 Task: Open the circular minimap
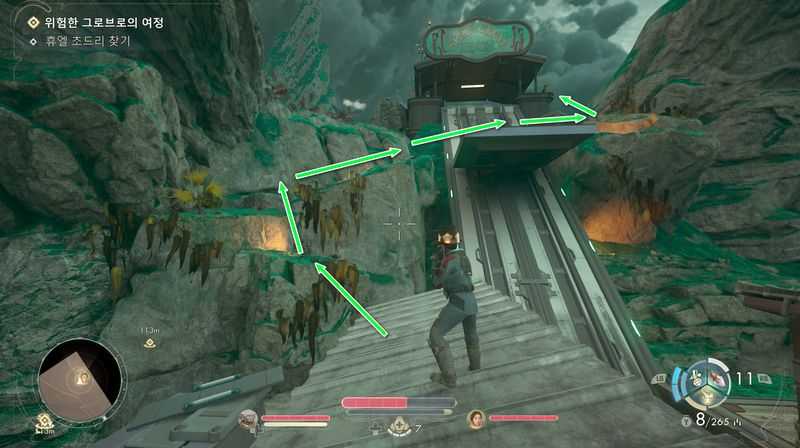pos(80,379)
